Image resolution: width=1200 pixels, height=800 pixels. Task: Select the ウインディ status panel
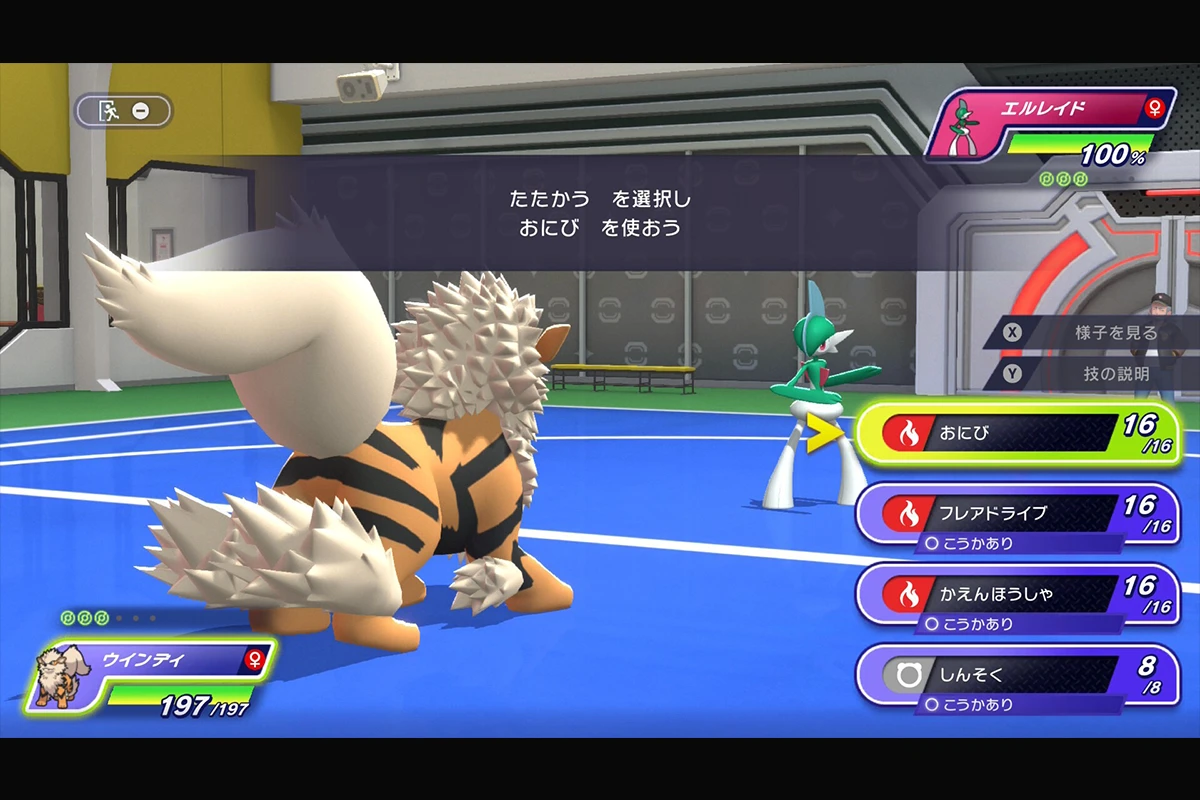click(x=150, y=678)
